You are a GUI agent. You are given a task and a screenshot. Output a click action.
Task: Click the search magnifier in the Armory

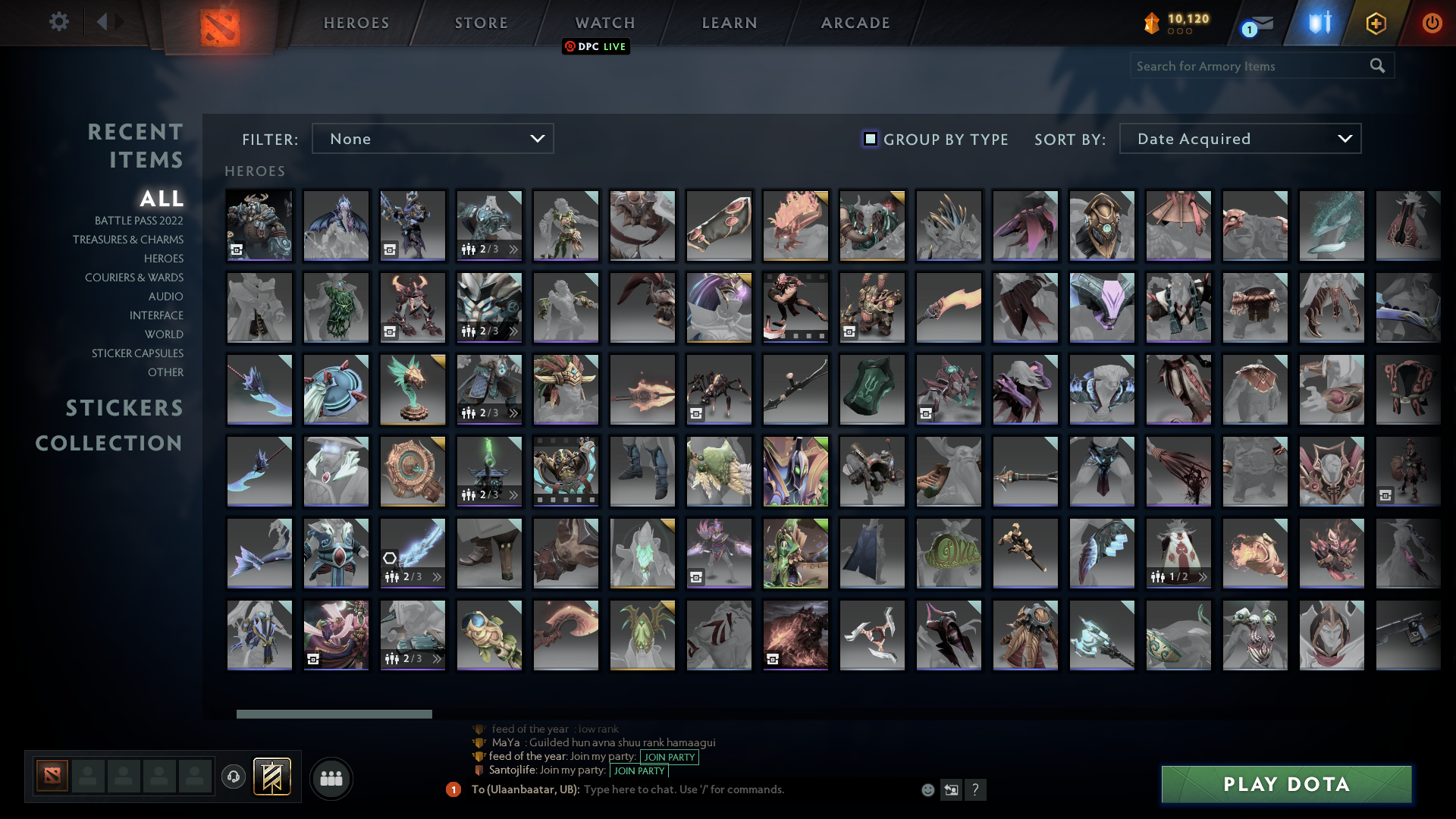coord(1377,66)
